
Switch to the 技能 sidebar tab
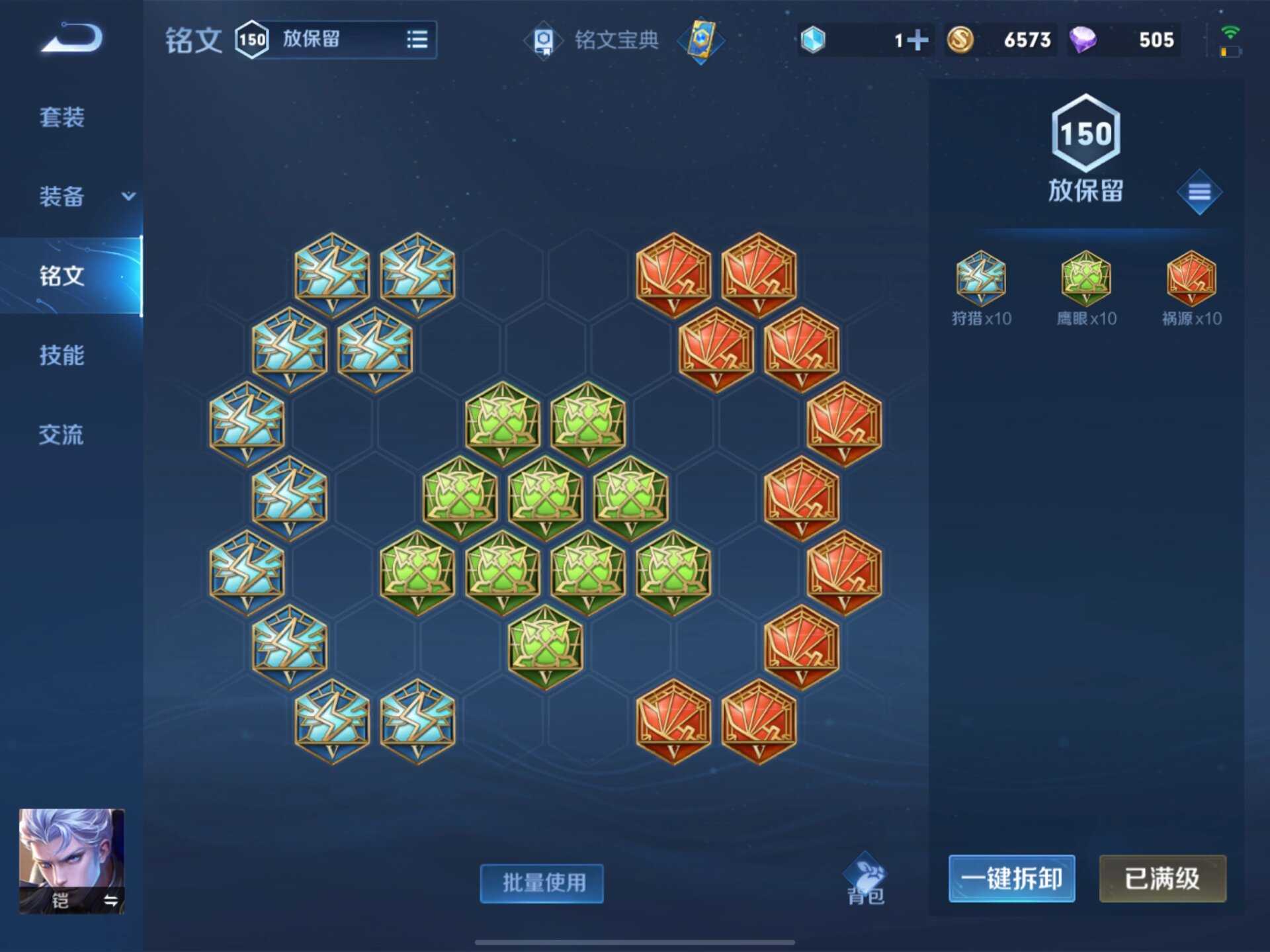63,356
